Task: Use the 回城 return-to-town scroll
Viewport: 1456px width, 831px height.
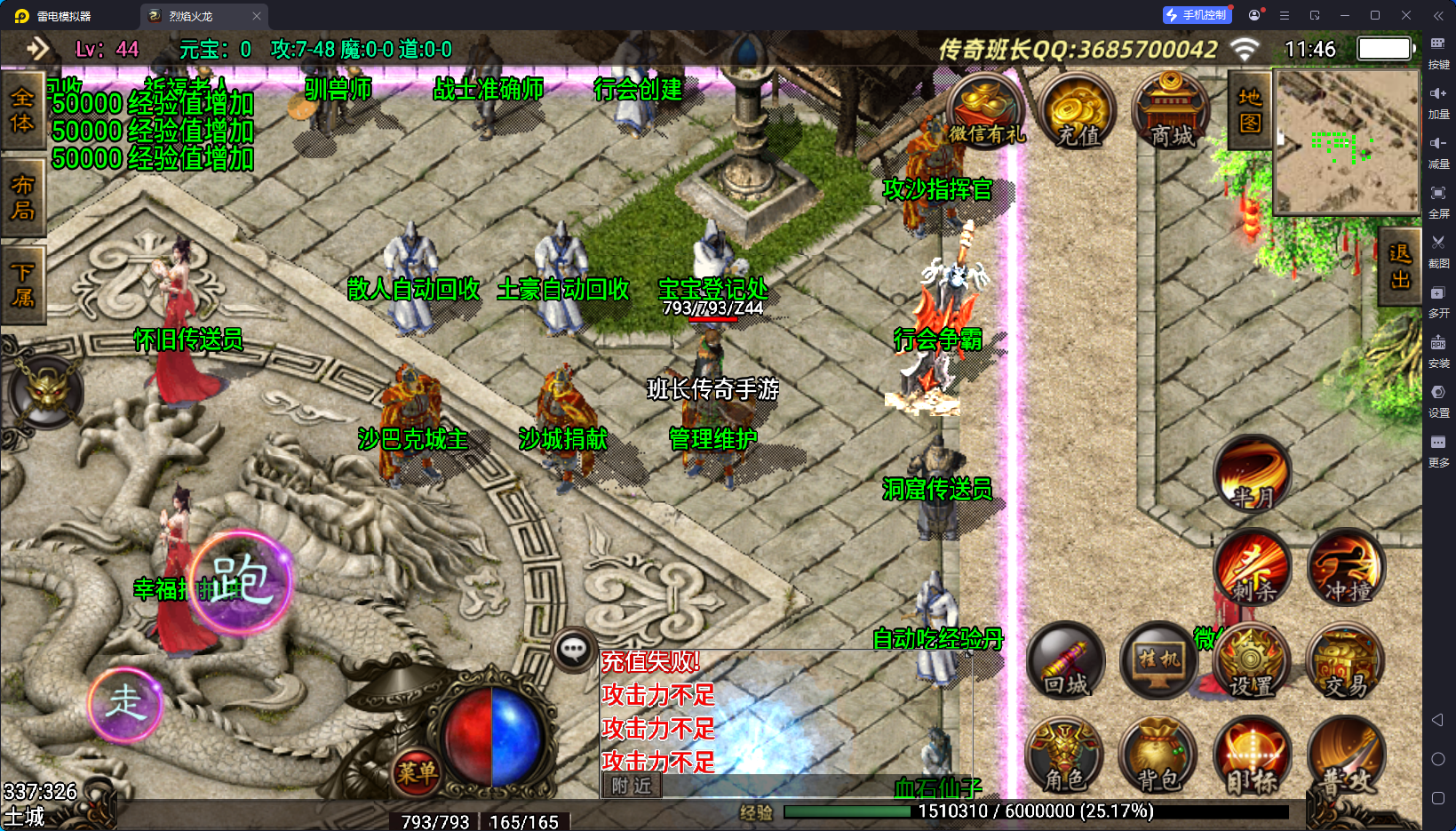Action: (x=1066, y=662)
